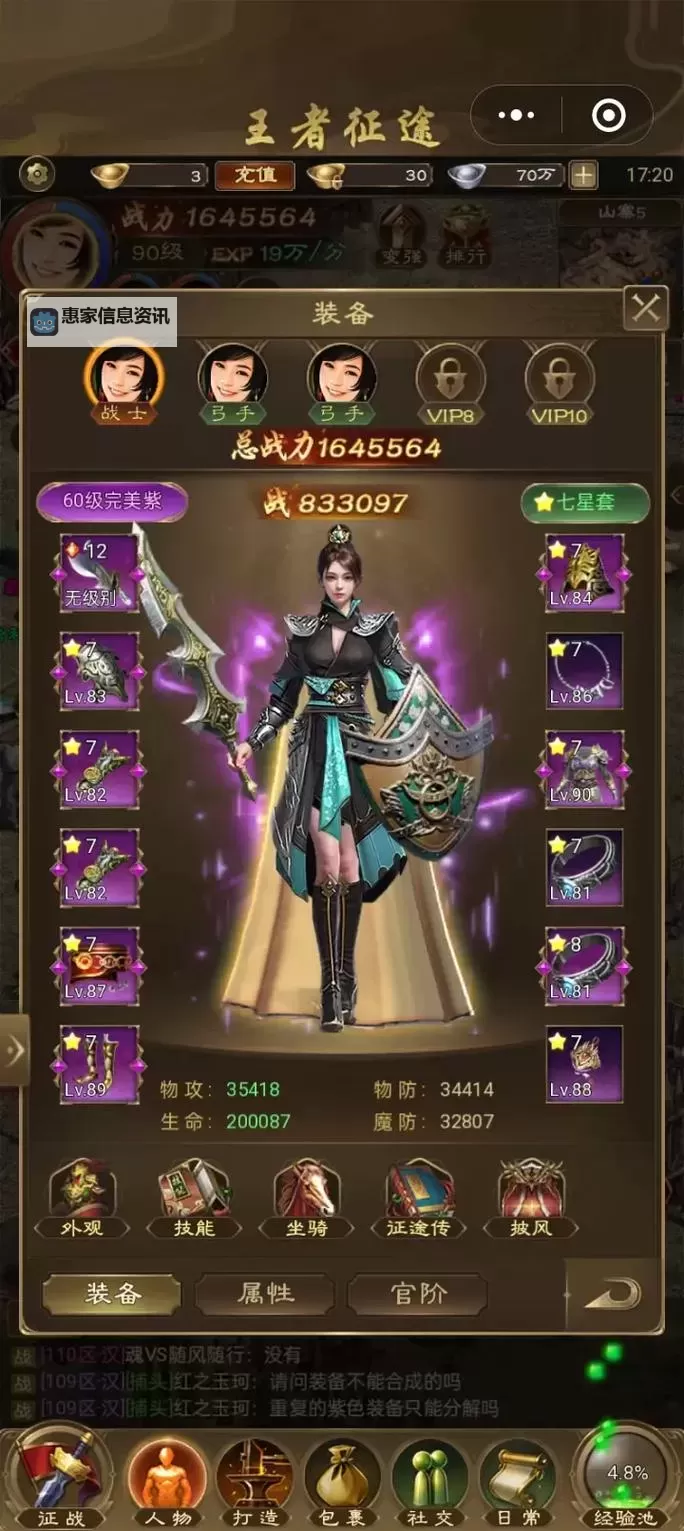Open the 充值 recharge shop
Screen dimensions: 684x1531
(x=255, y=175)
